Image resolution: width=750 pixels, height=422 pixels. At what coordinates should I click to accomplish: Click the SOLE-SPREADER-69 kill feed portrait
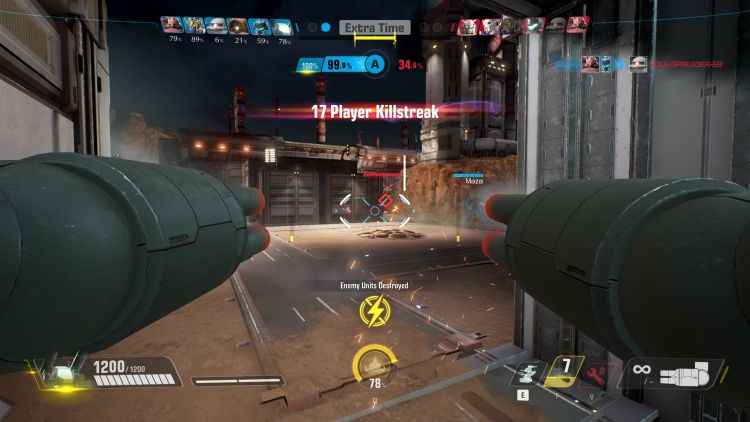pos(638,64)
